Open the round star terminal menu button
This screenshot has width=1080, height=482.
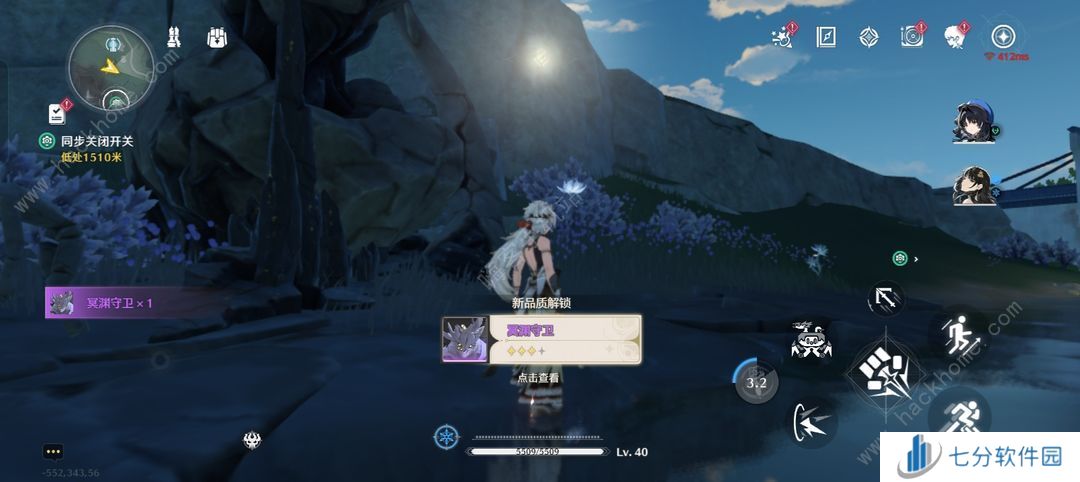(1003, 37)
